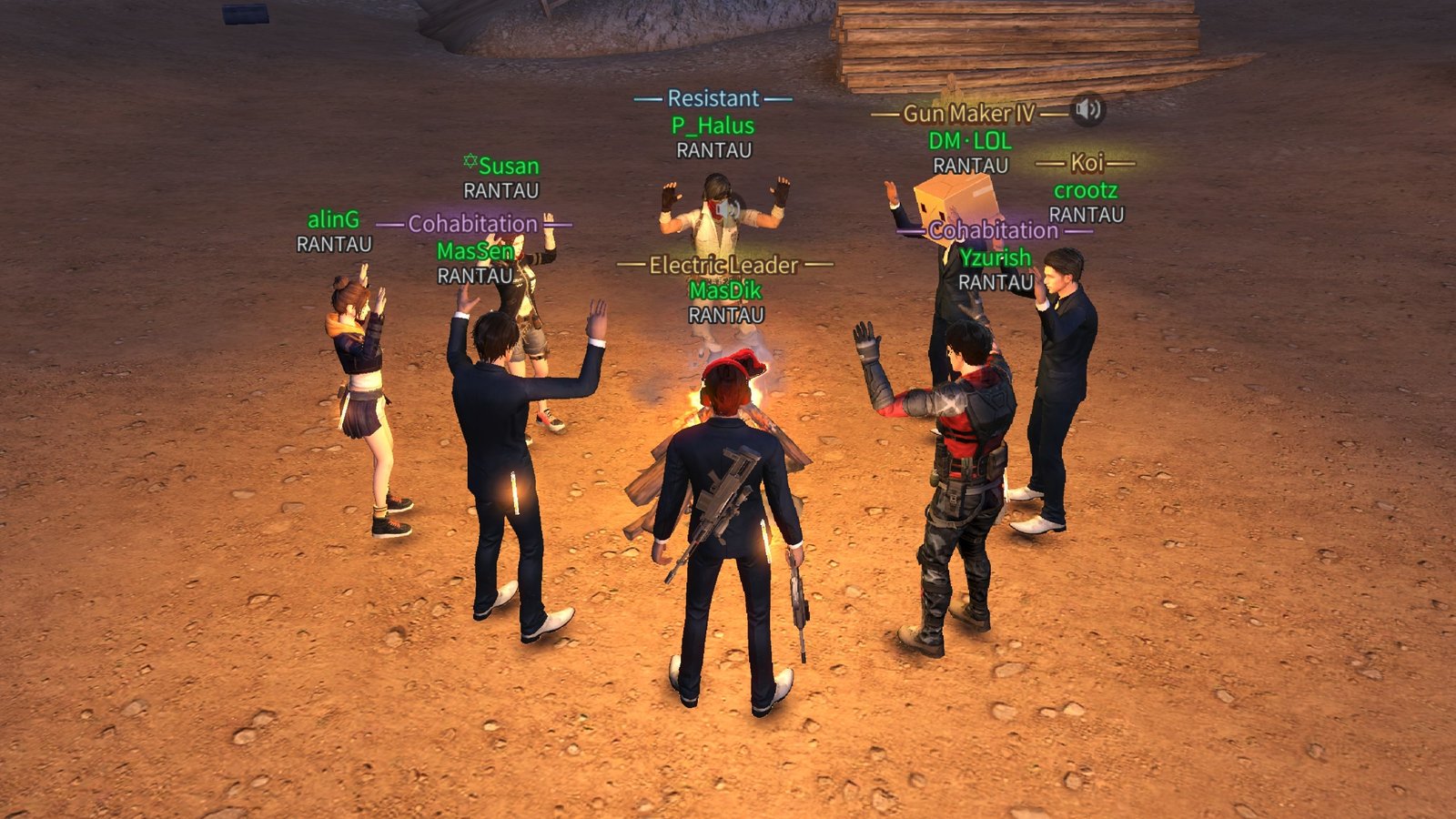Viewport: 1456px width, 819px height.
Task: Choose the Yzurish player name
Action: [995, 258]
